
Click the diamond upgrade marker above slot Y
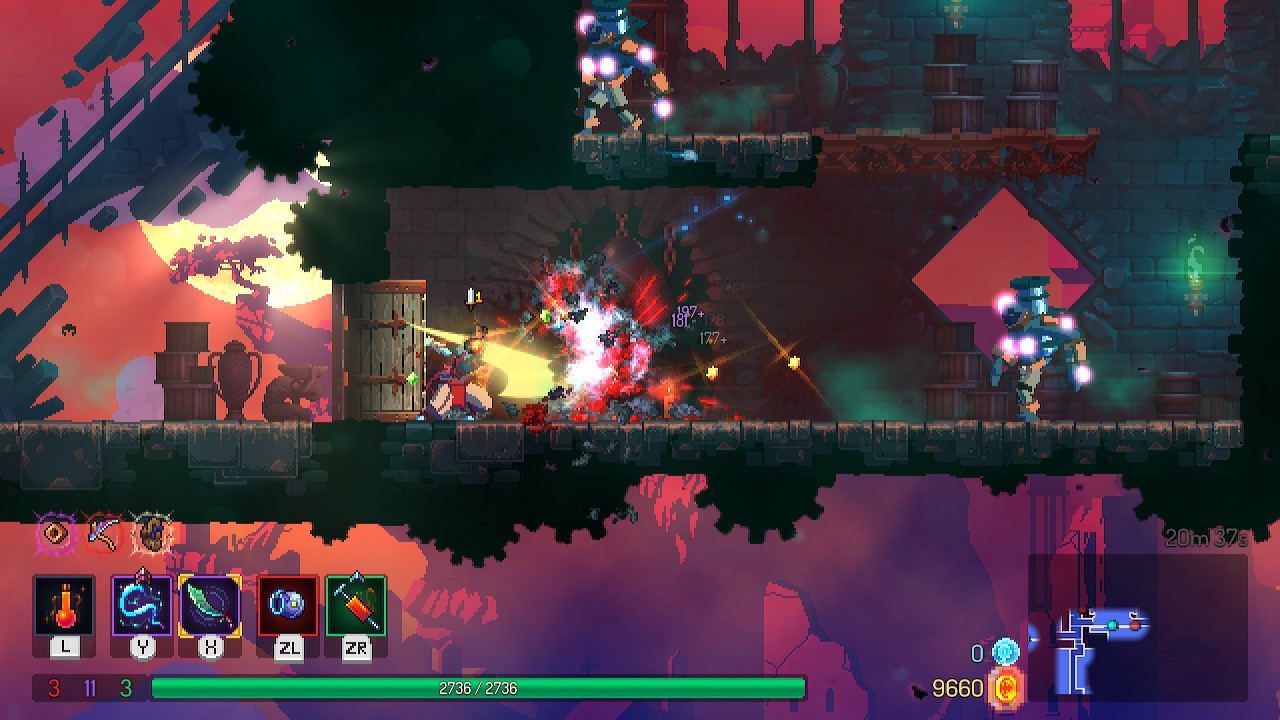pyautogui.click(x=144, y=573)
